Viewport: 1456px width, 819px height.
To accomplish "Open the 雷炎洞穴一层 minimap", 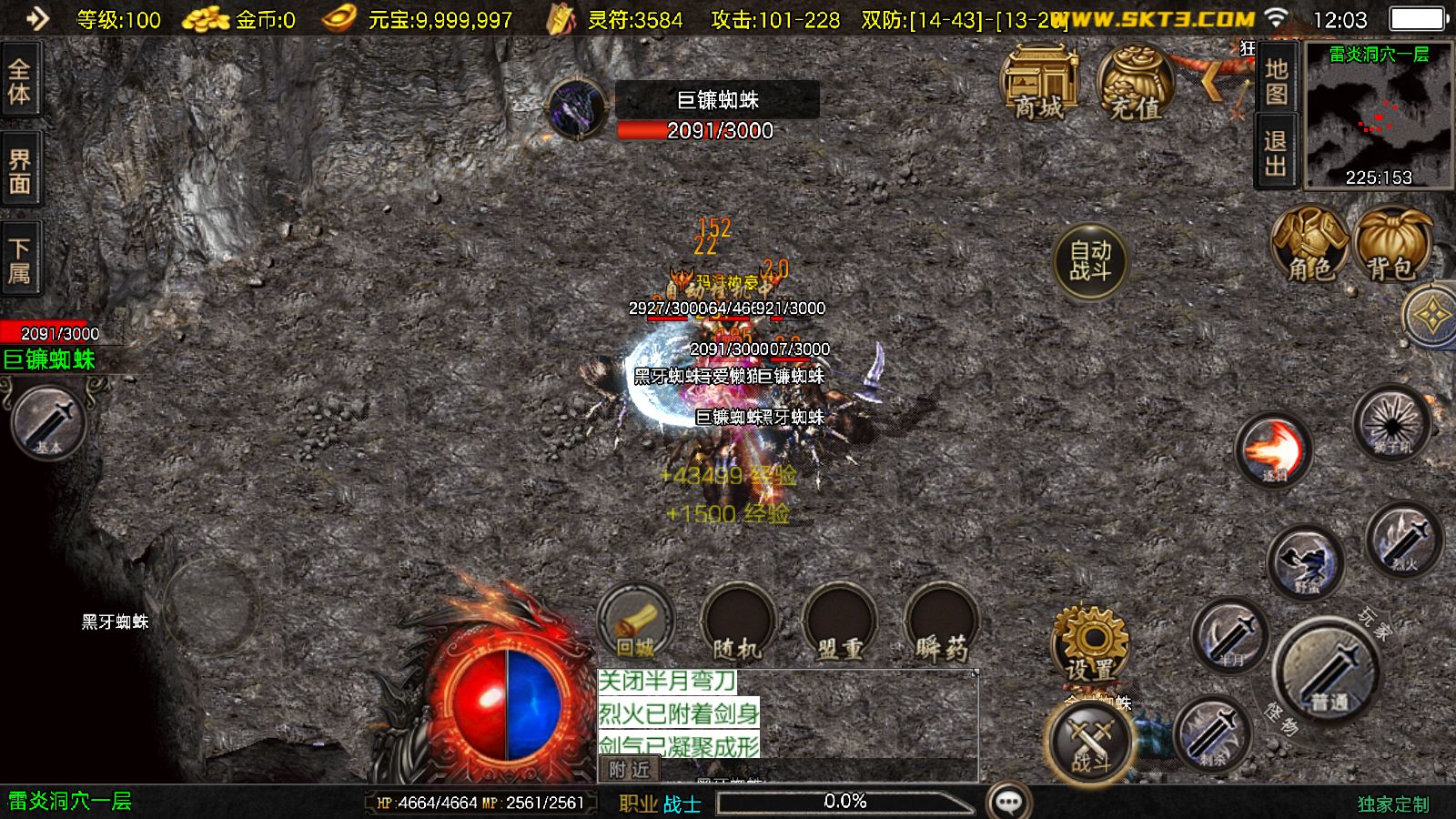I will coord(1379,115).
